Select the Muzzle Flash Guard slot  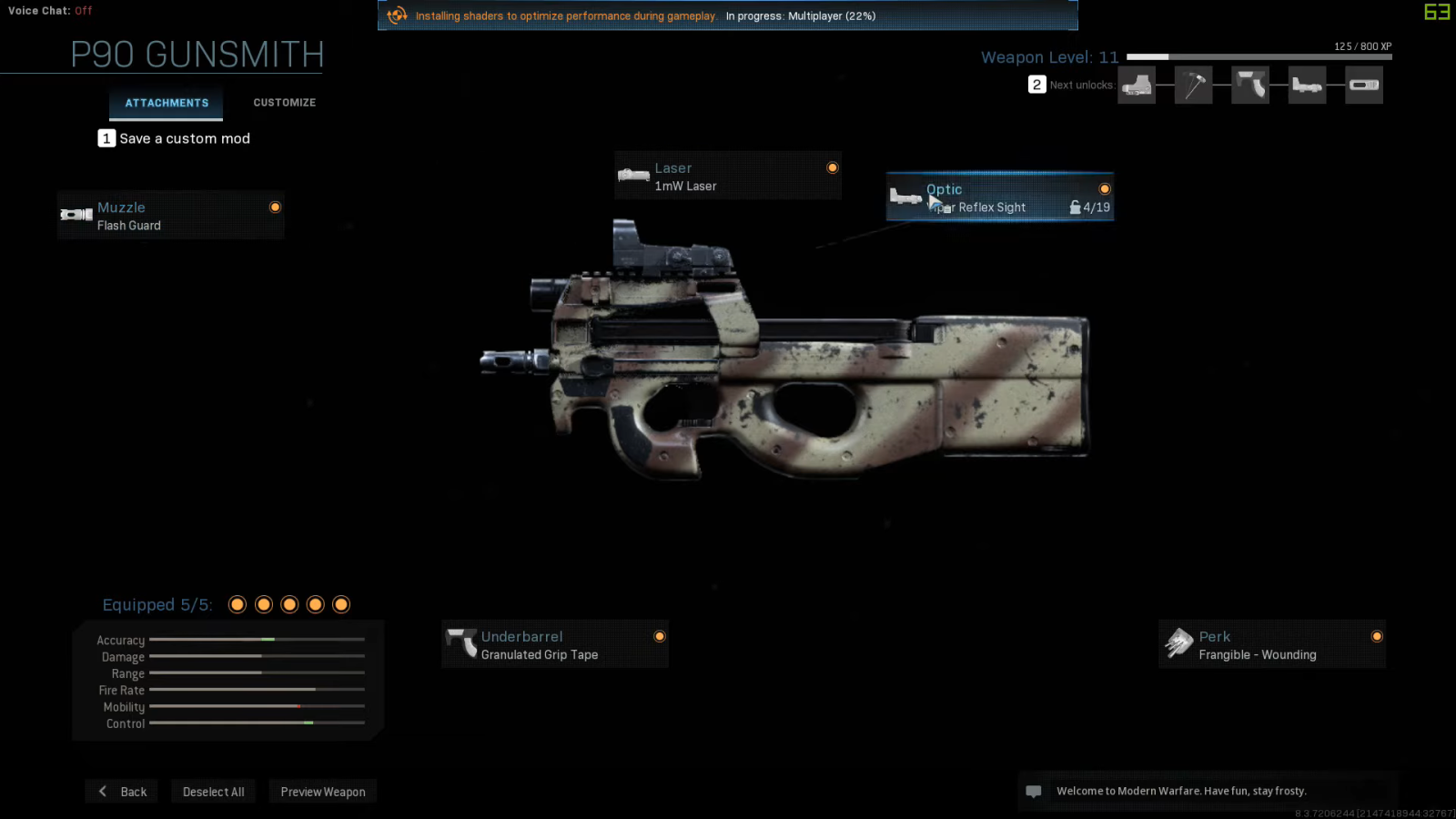click(x=170, y=216)
